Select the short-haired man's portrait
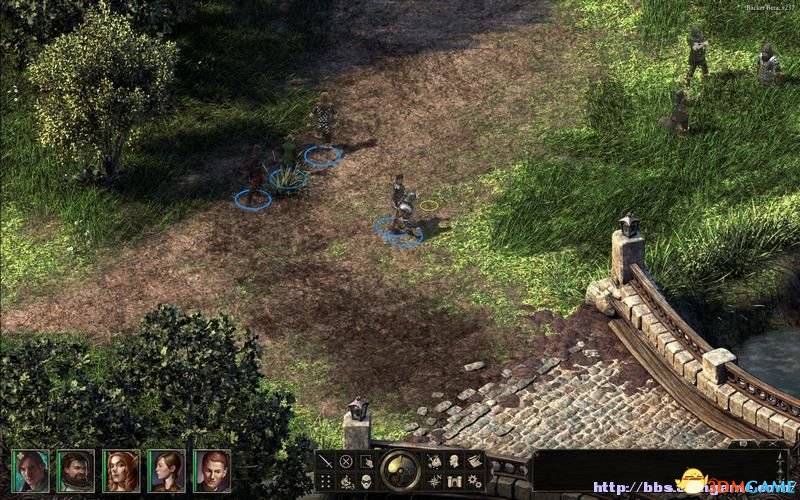Screen dimensions: 800x500 [x=211, y=470]
